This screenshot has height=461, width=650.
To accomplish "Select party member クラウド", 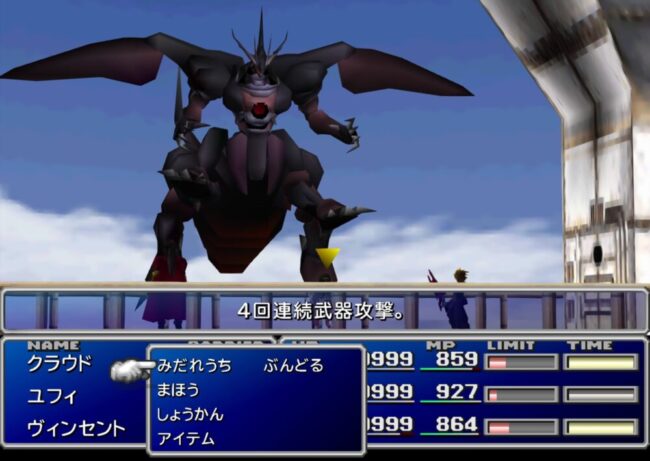I will (59, 363).
